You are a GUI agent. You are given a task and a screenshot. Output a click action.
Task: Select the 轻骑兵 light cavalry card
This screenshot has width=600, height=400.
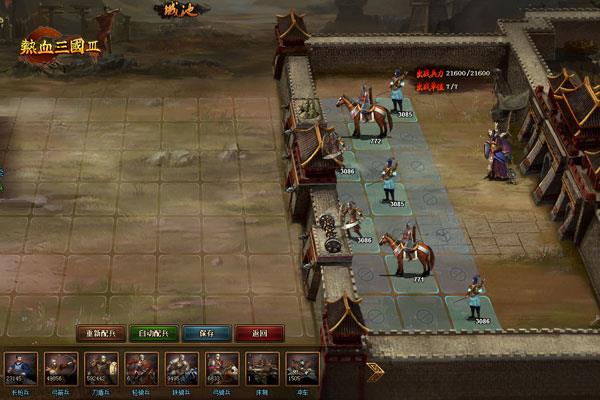pyautogui.click(x=141, y=369)
